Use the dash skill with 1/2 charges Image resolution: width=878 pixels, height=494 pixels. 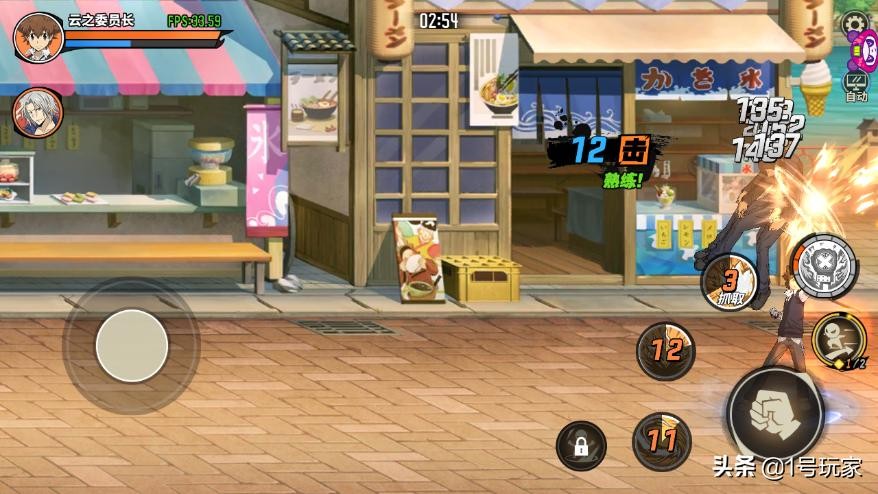[839, 341]
